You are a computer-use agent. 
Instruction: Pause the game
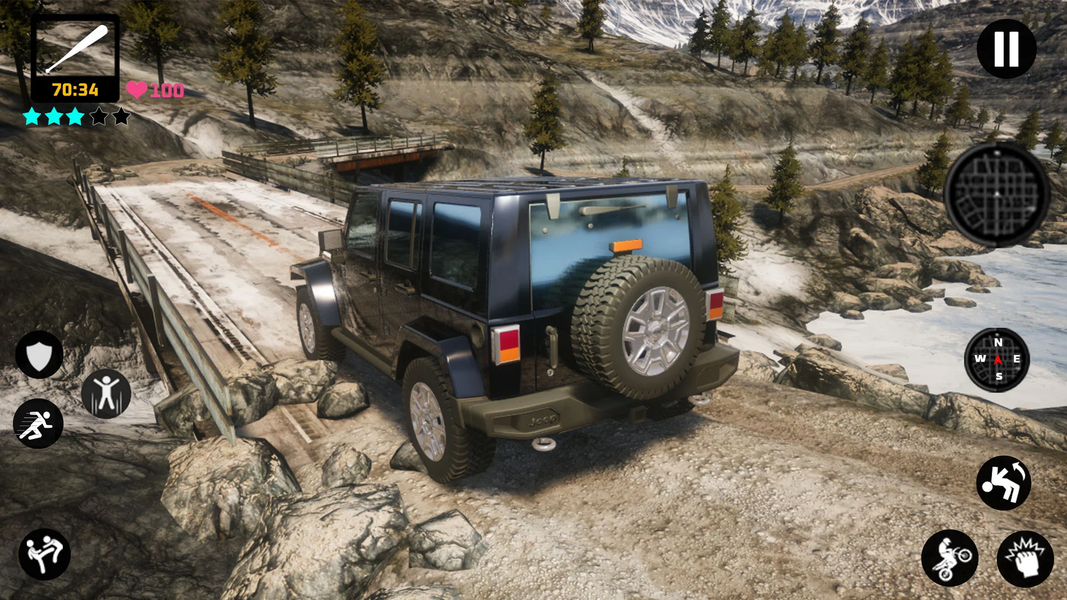coord(1006,49)
